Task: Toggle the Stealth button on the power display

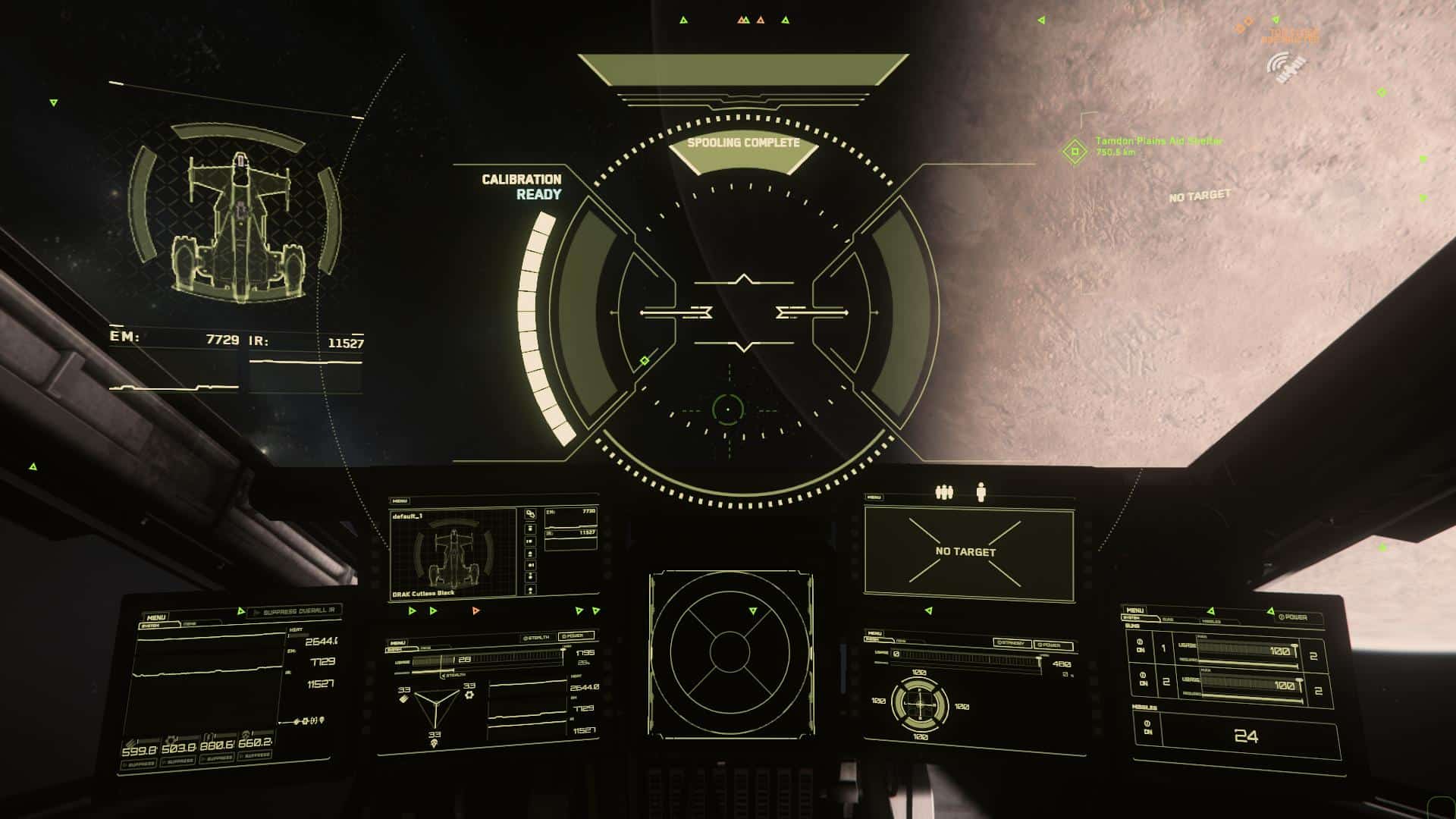Action: (x=536, y=638)
